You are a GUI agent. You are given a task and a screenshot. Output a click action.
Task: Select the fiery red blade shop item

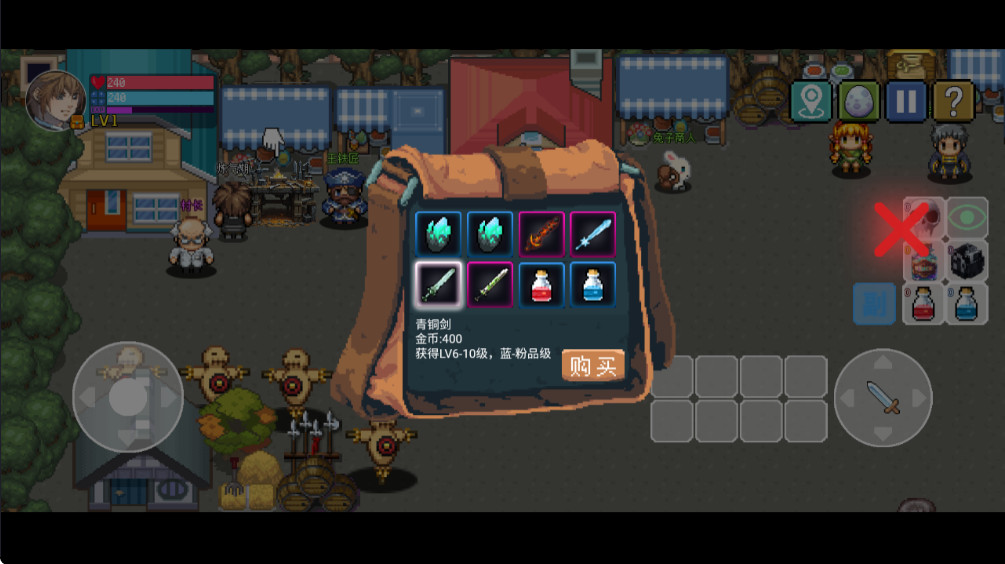542,234
